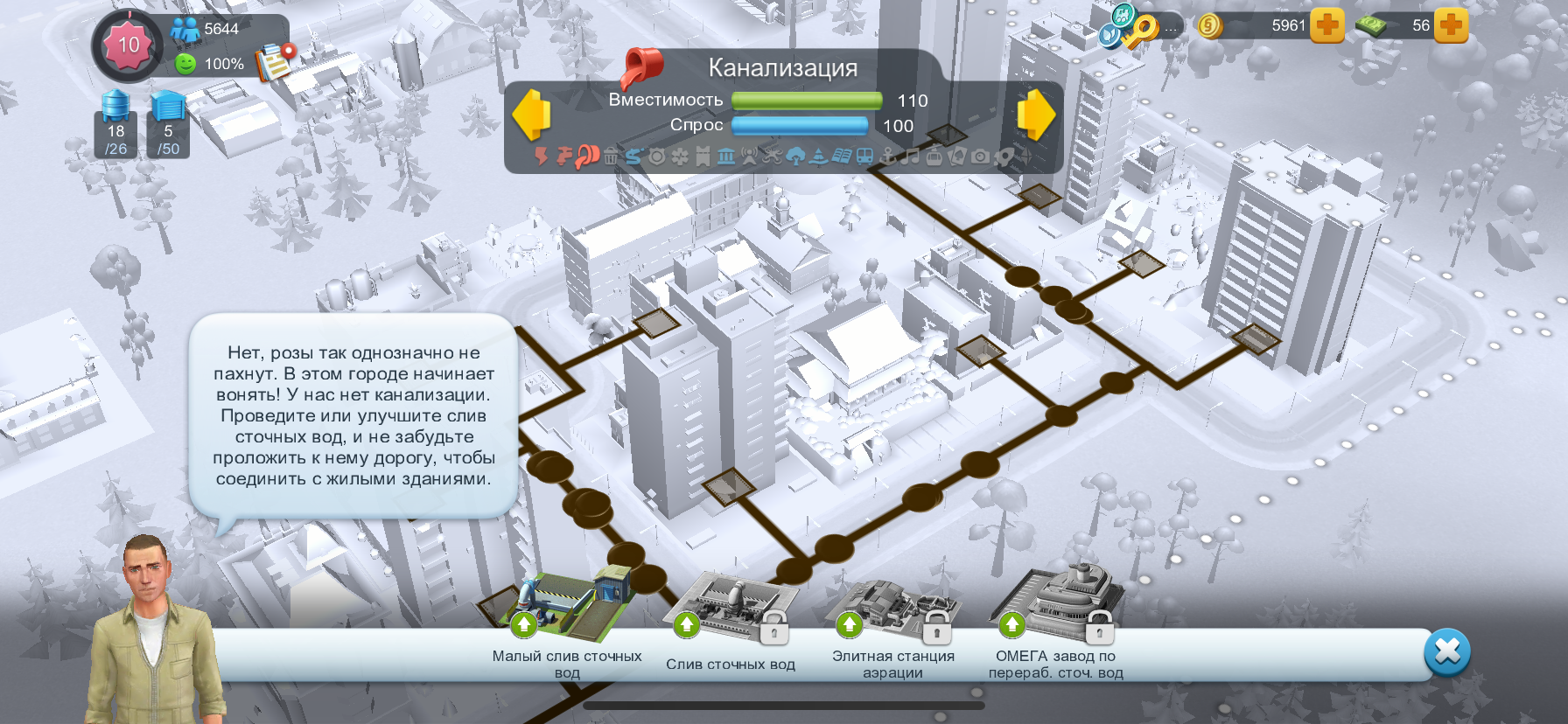The width and height of the screenshot is (1568, 724).
Task: Switch to the police badge service
Action: (x=656, y=157)
